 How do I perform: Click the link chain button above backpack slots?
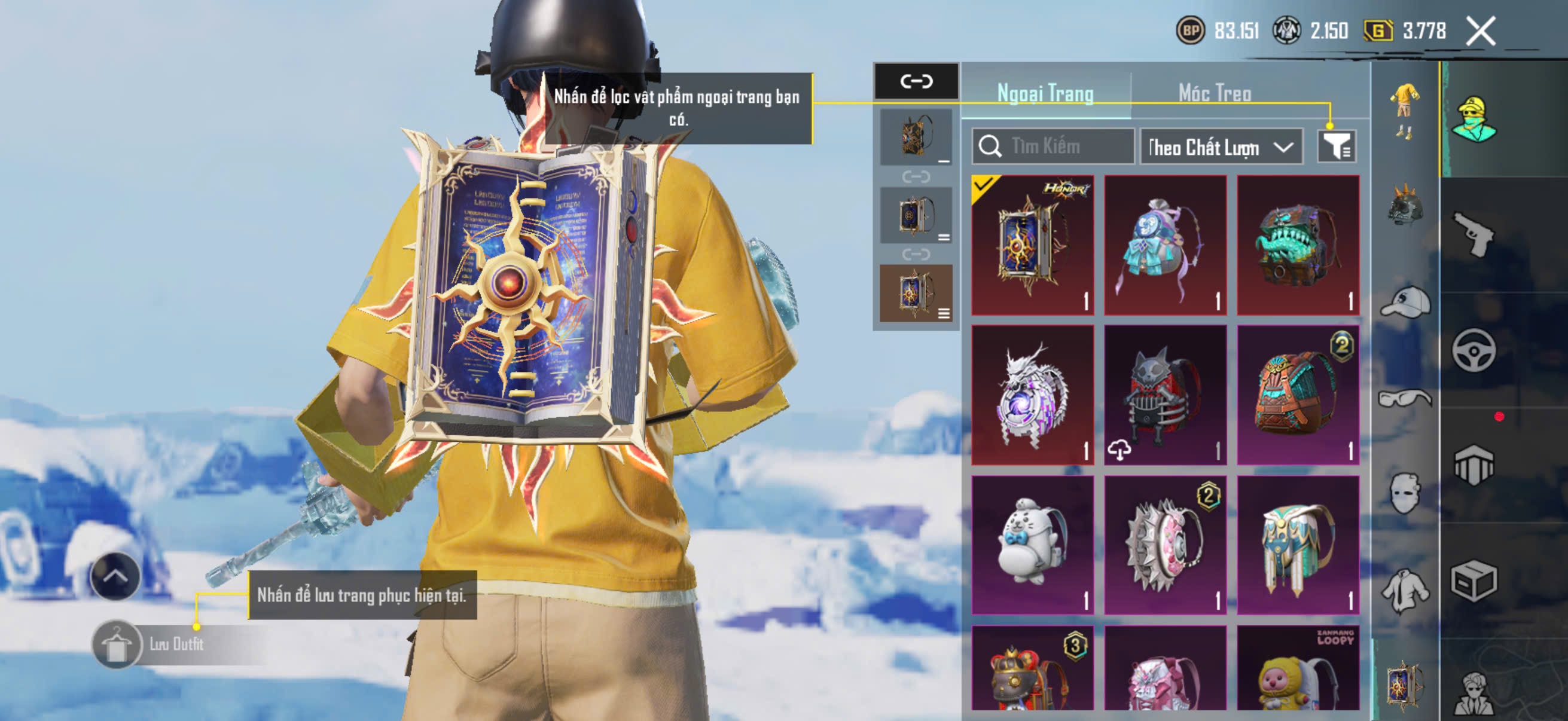click(916, 81)
